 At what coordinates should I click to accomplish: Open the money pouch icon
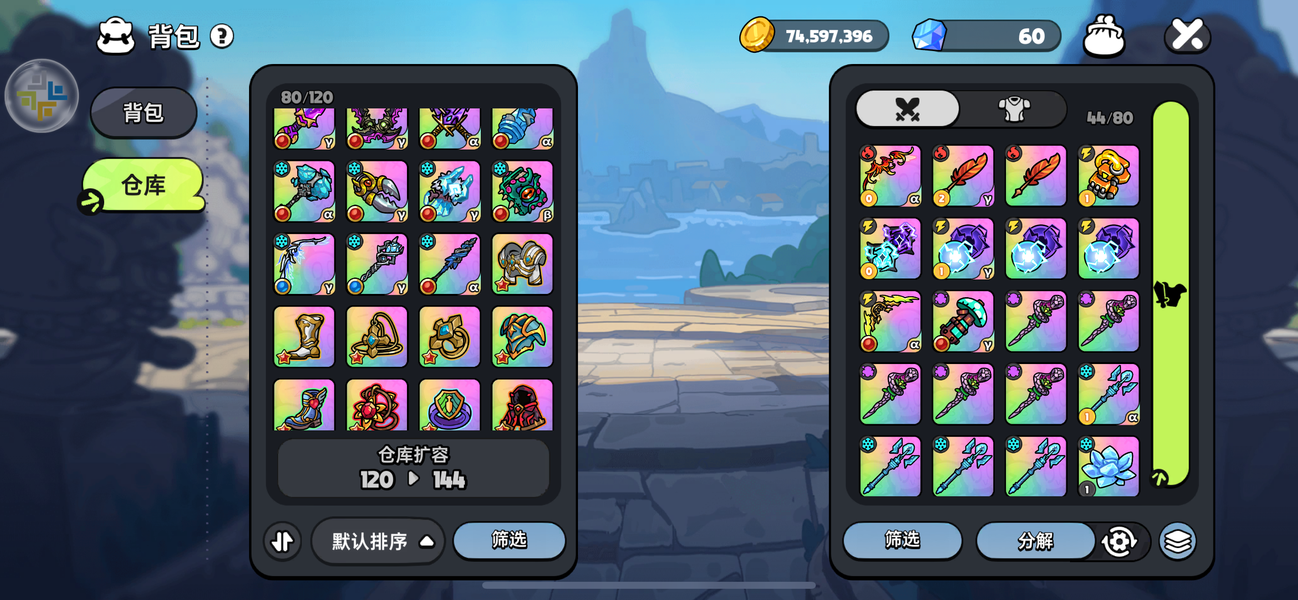[1104, 37]
